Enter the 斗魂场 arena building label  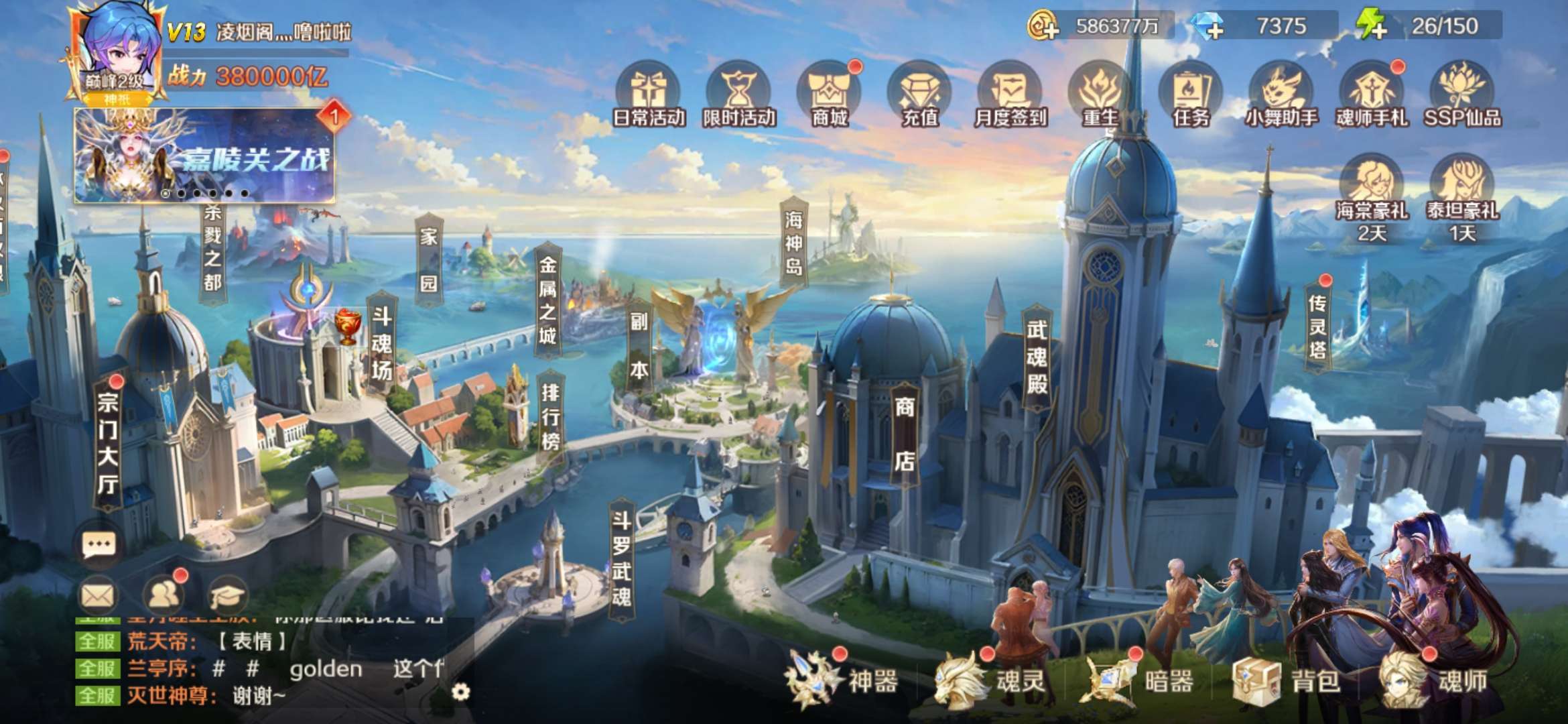(381, 343)
